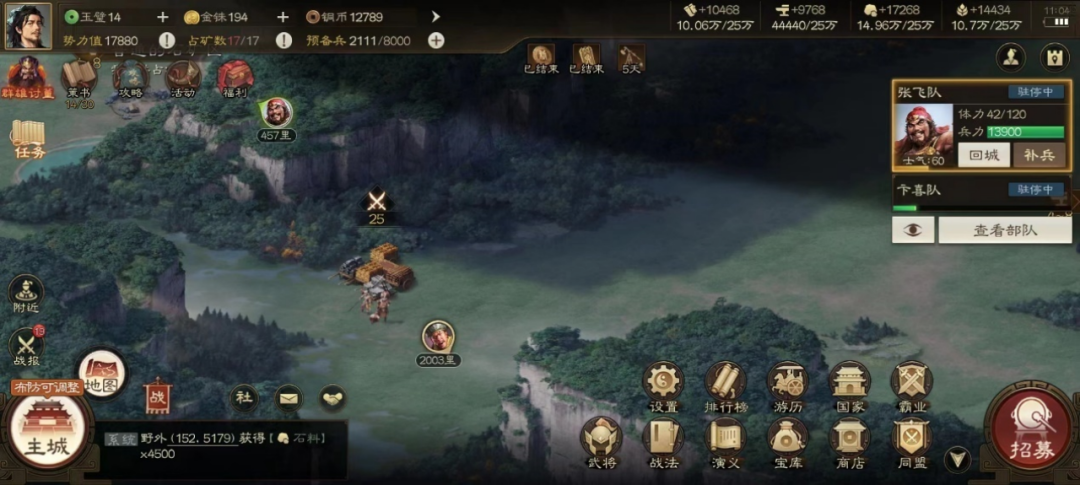Add 玉璧 jade with the plus button

tap(163, 17)
